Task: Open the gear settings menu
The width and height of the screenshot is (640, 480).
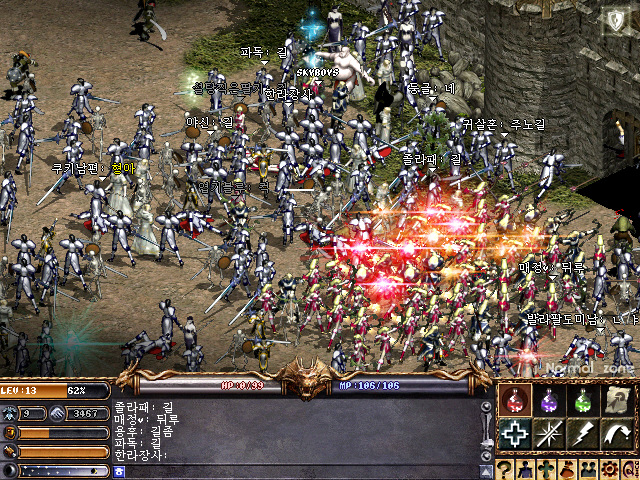Action: pos(610,469)
